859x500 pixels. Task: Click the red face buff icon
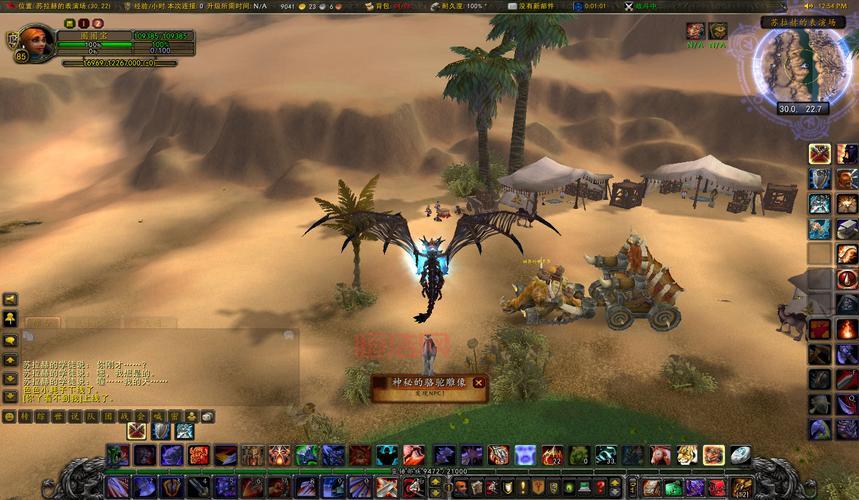[695, 31]
